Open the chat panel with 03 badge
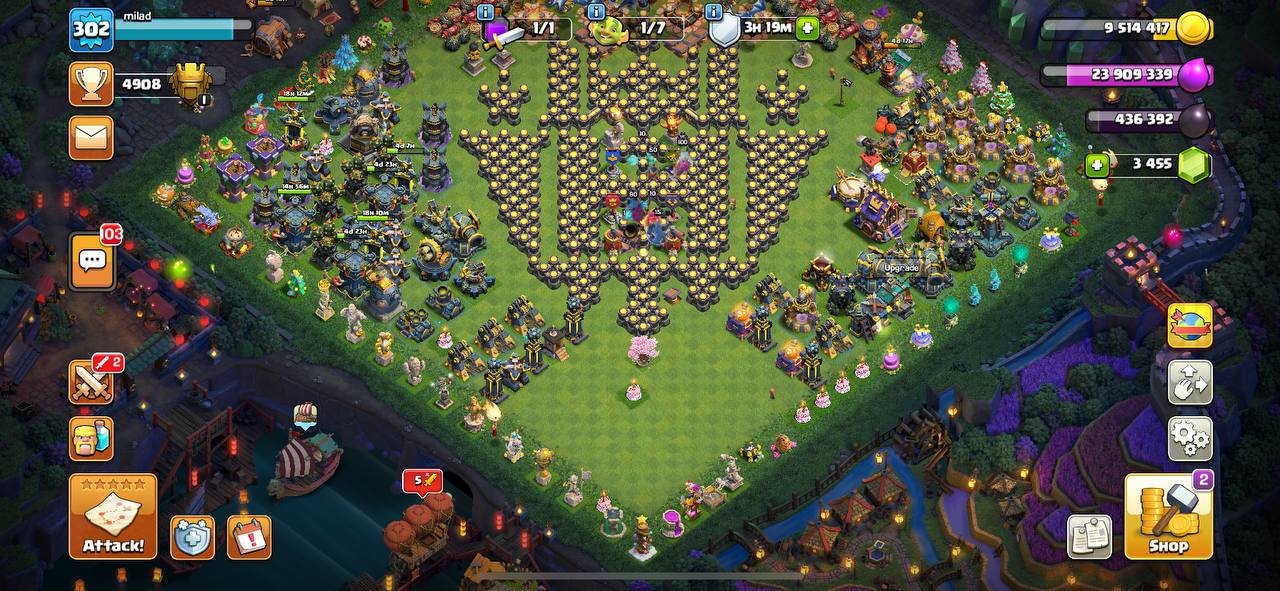This screenshot has width=1280, height=591. [x=92, y=262]
